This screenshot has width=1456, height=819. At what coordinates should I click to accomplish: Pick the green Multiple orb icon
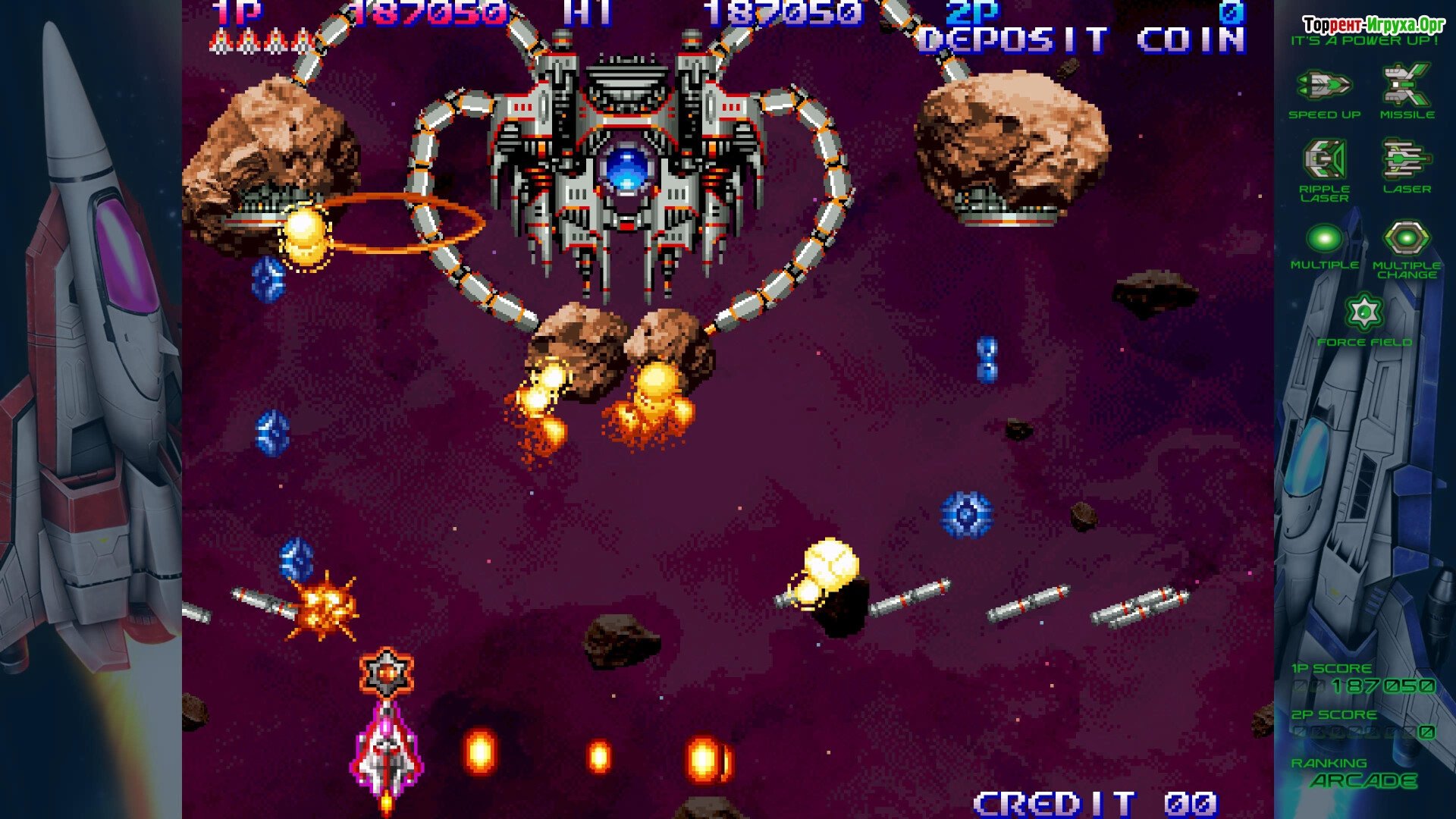pos(1324,239)
